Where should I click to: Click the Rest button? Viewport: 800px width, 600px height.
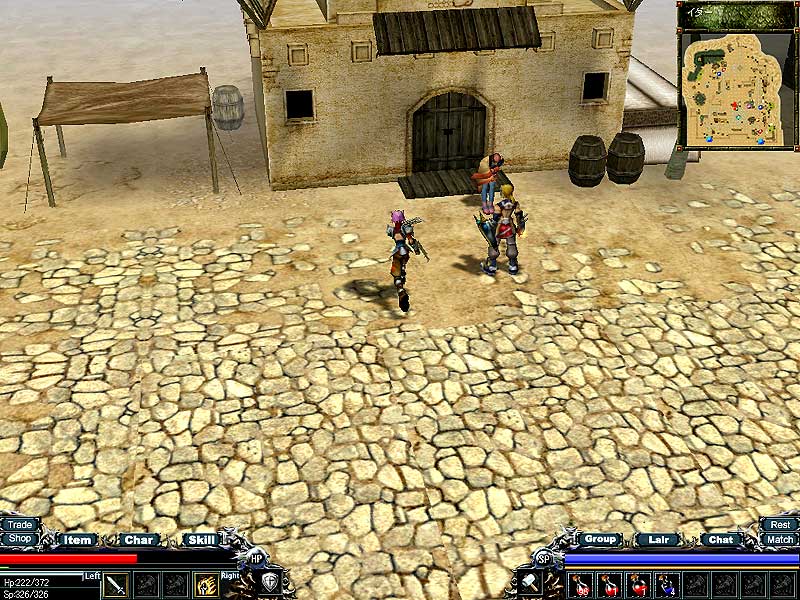coord(780,524)
